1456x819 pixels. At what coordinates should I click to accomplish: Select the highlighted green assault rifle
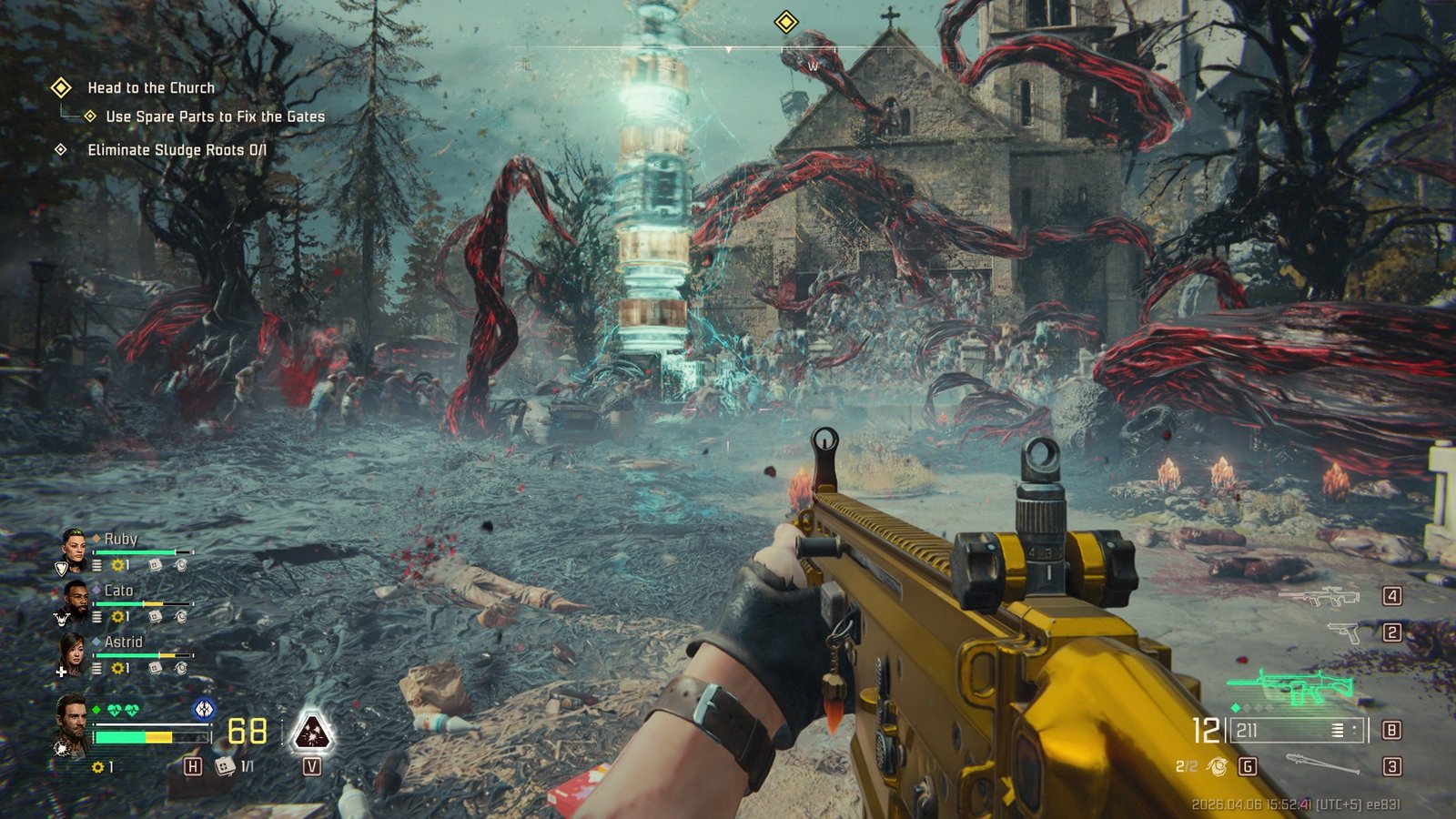1291,687
